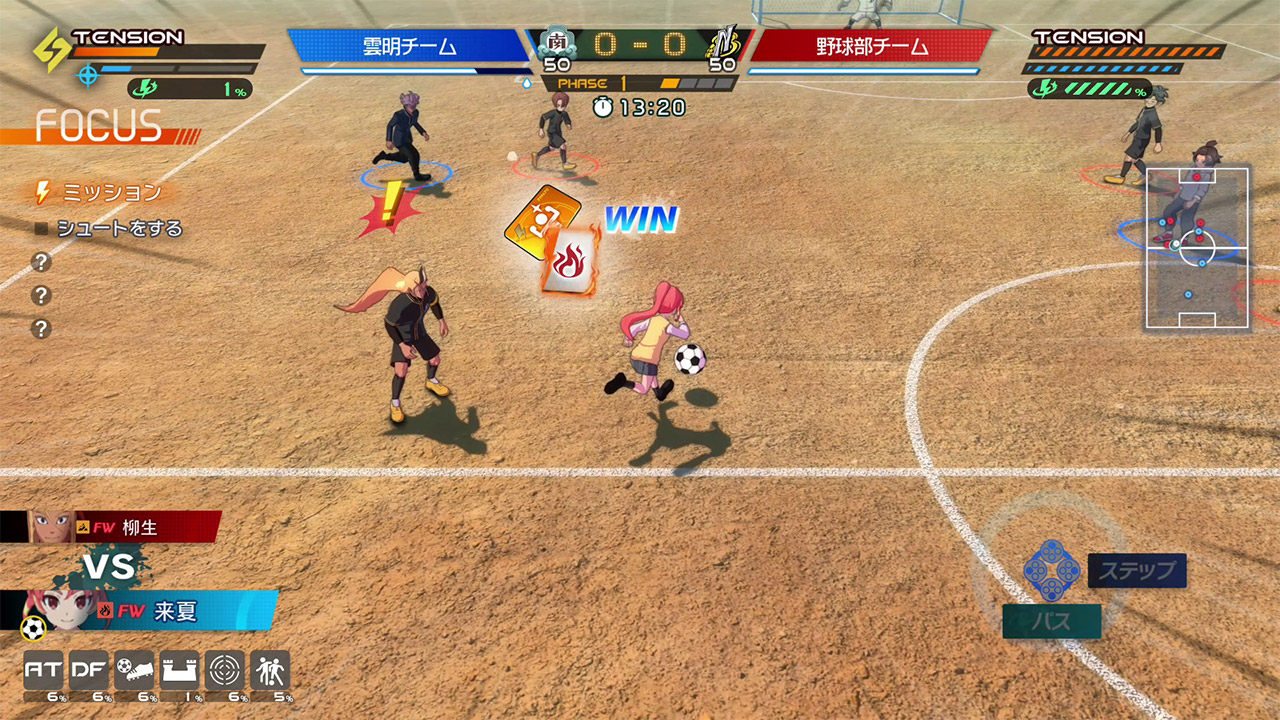This screenshot has height=720, width=1280.
Task: Select the boot and ball kick stat icon
Action: (x=134, y=670)
